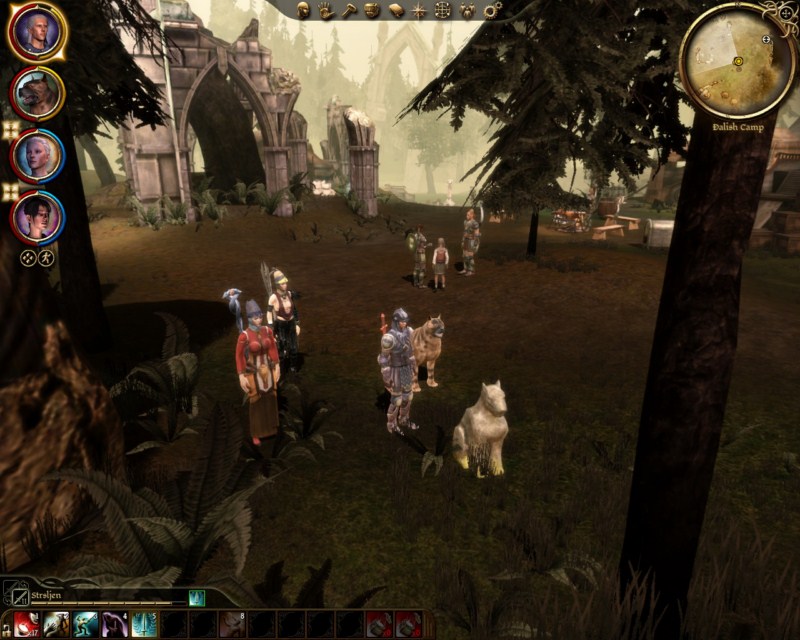Select the mabari dog portrait
800x640 pixels.
[37, 93]
